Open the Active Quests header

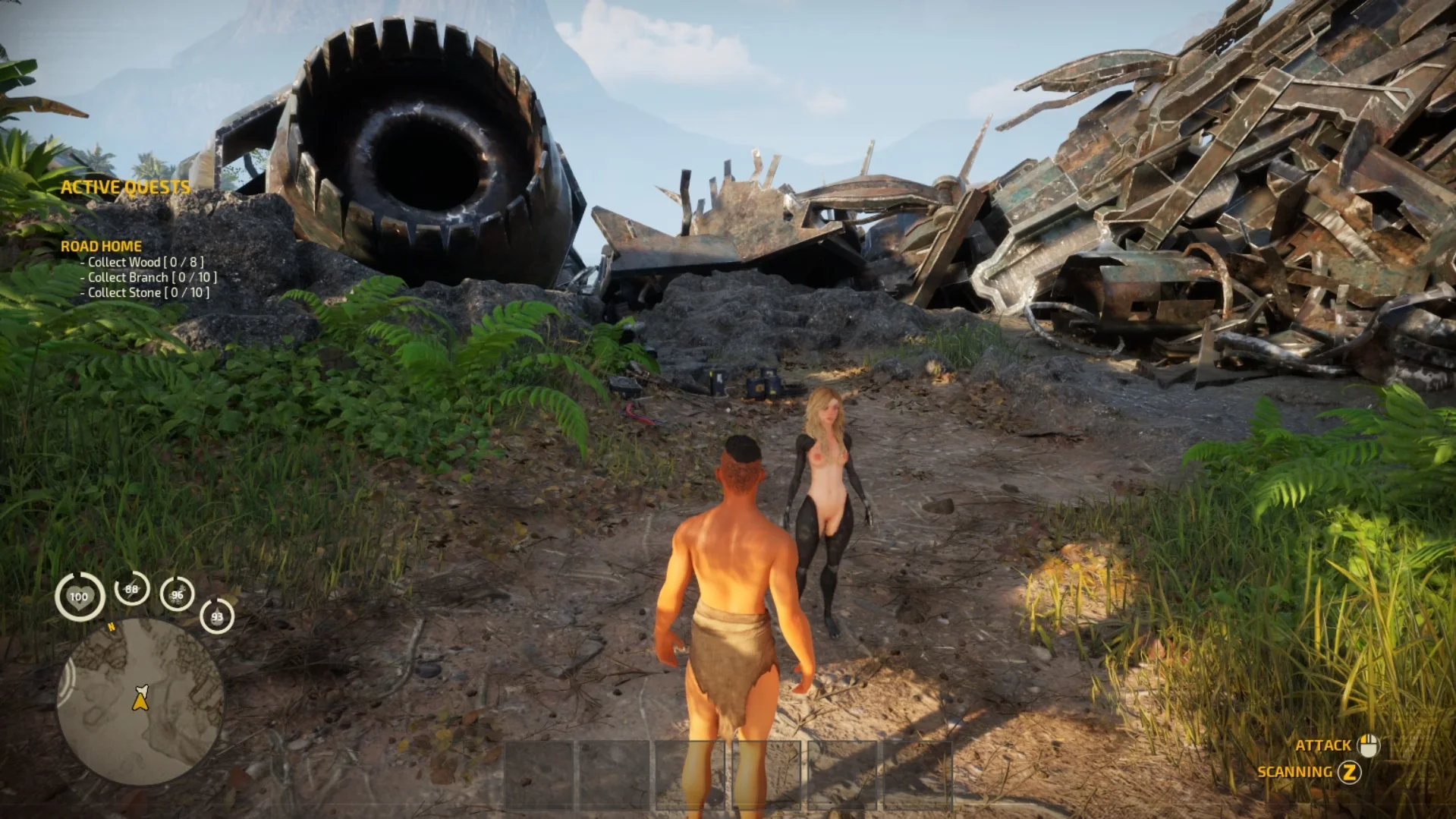click(125, 187)
